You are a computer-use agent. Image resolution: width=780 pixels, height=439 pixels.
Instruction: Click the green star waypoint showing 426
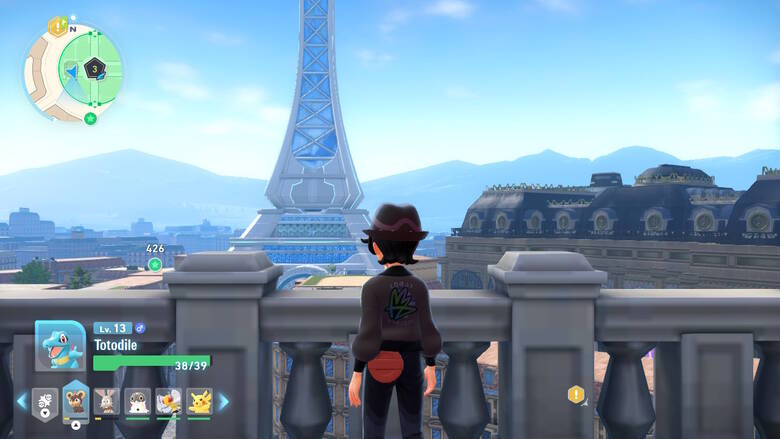tap(155, 264)
